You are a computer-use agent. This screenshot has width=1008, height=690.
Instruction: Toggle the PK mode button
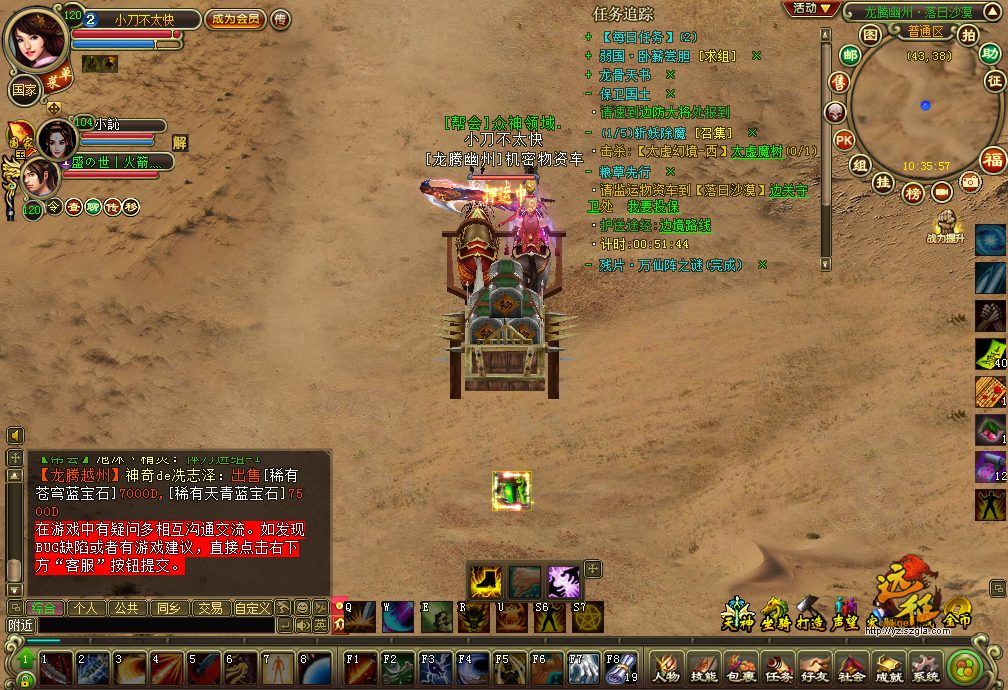click(843, 139)
